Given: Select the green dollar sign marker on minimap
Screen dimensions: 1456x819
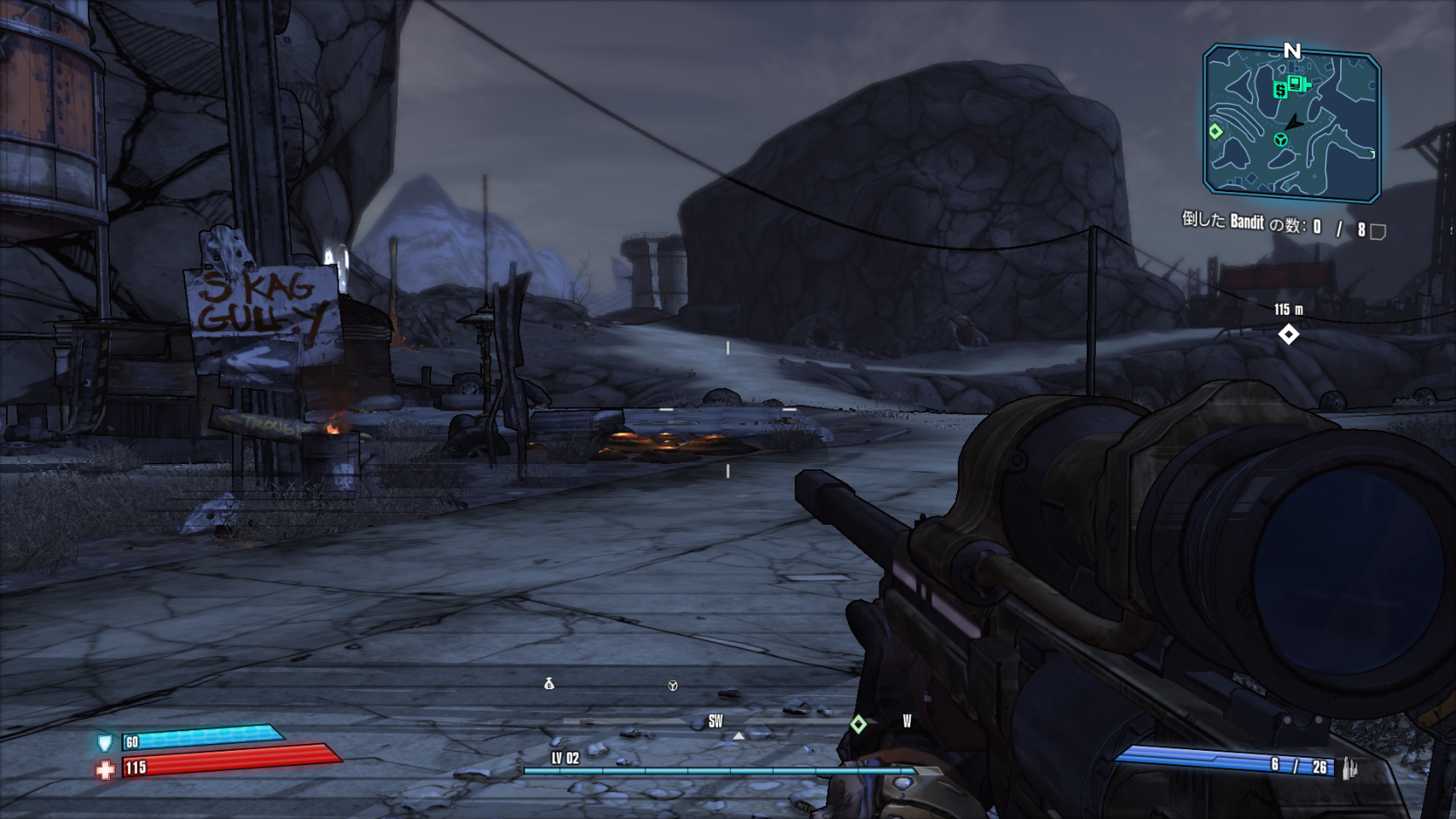Looking at the screenshot, I should [x=1280, y=90].
